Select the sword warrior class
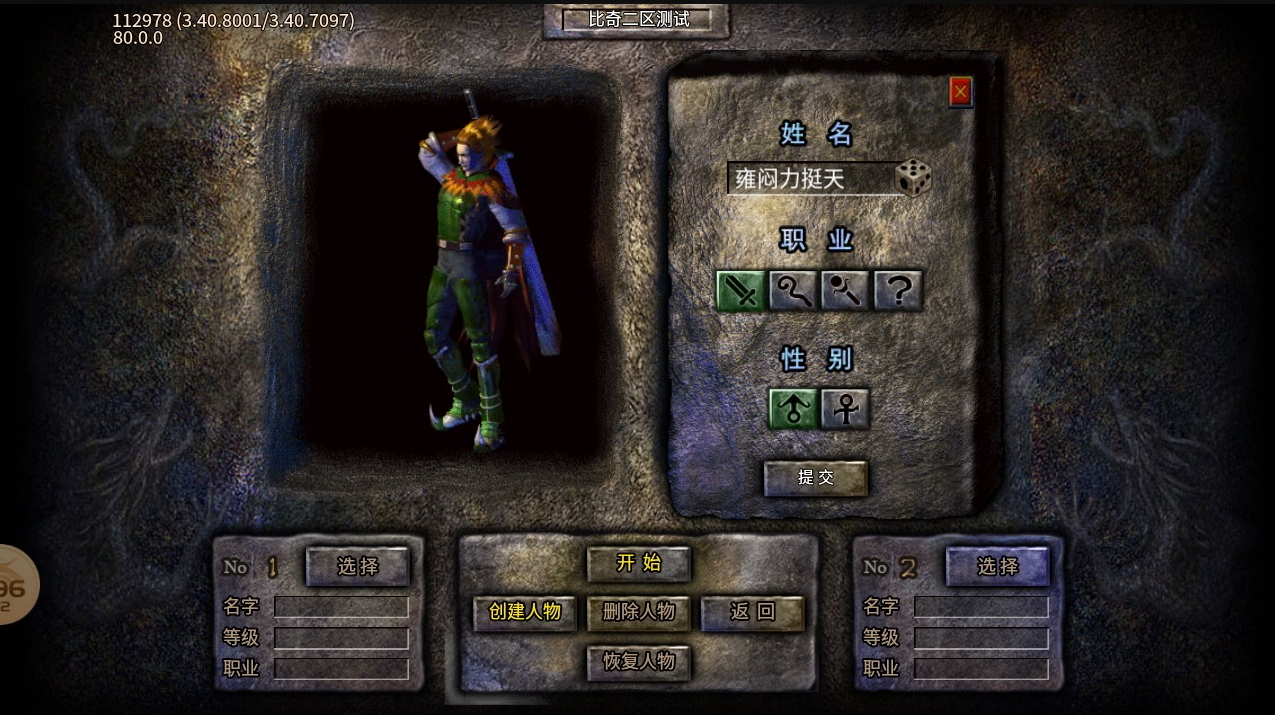The image size is (1275, 715). (x=741, y=291)
